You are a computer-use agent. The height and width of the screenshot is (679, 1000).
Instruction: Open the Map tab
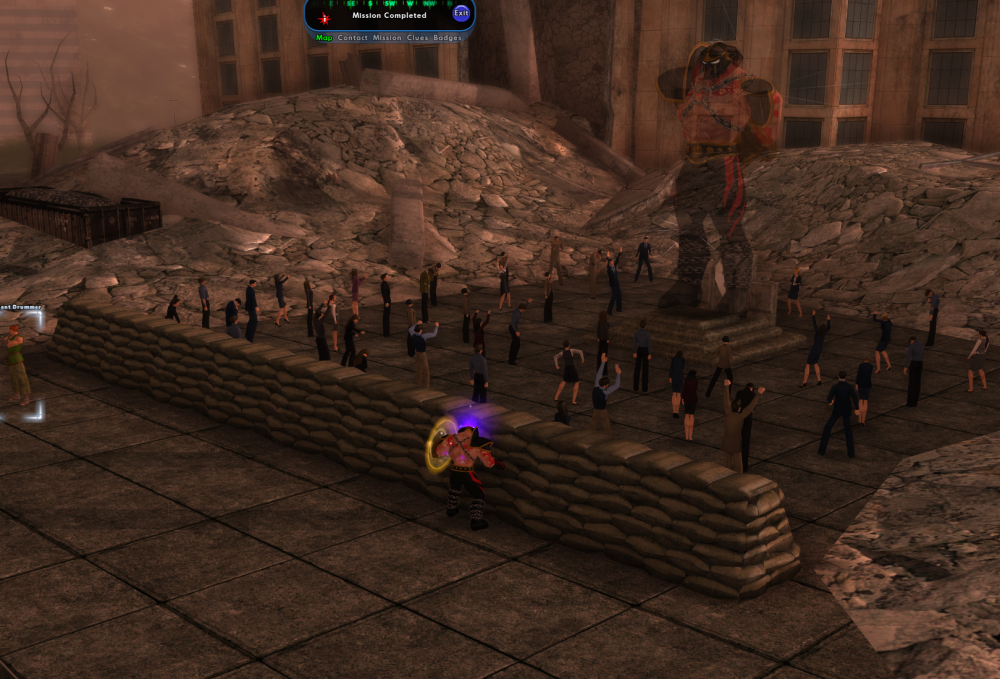(324, 37)
